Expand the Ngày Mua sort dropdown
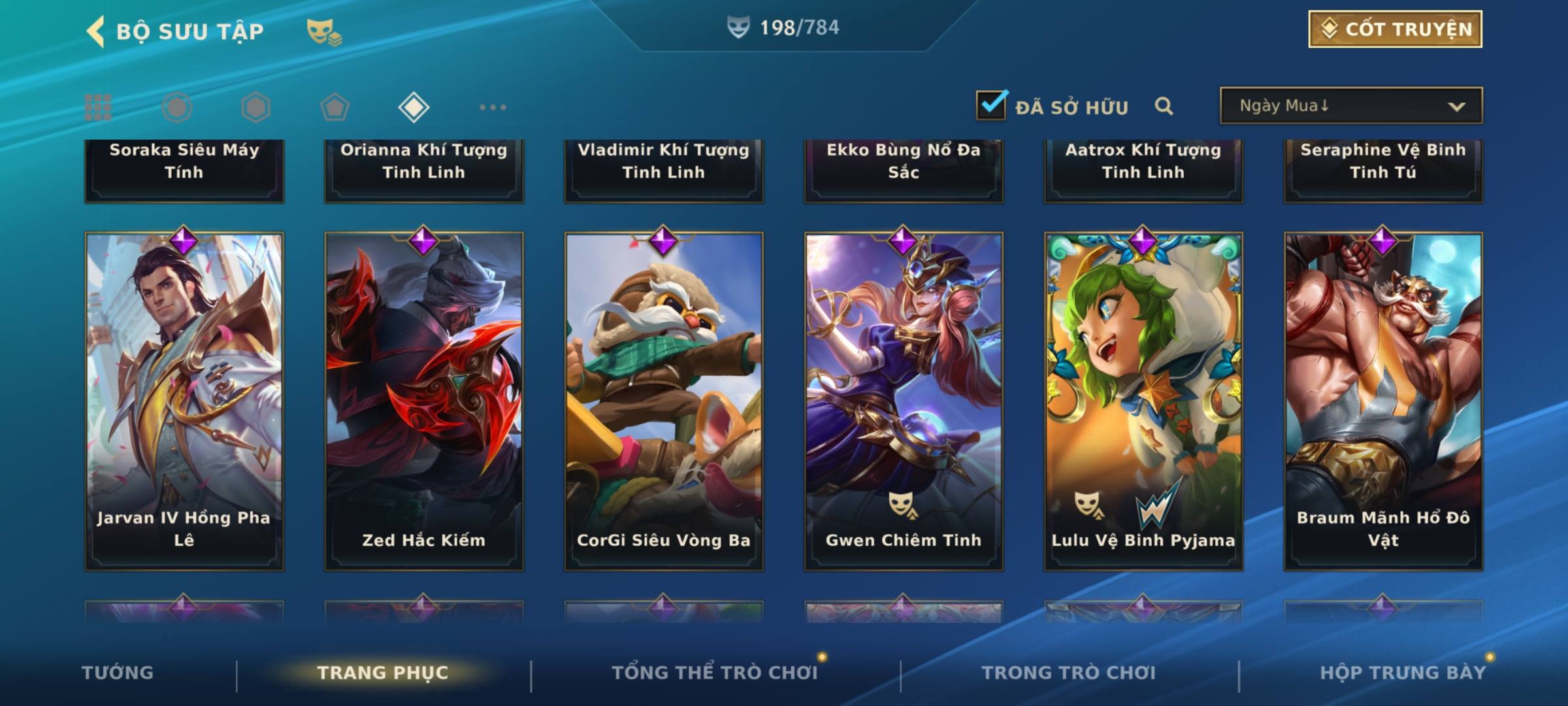 (1350, 106)
